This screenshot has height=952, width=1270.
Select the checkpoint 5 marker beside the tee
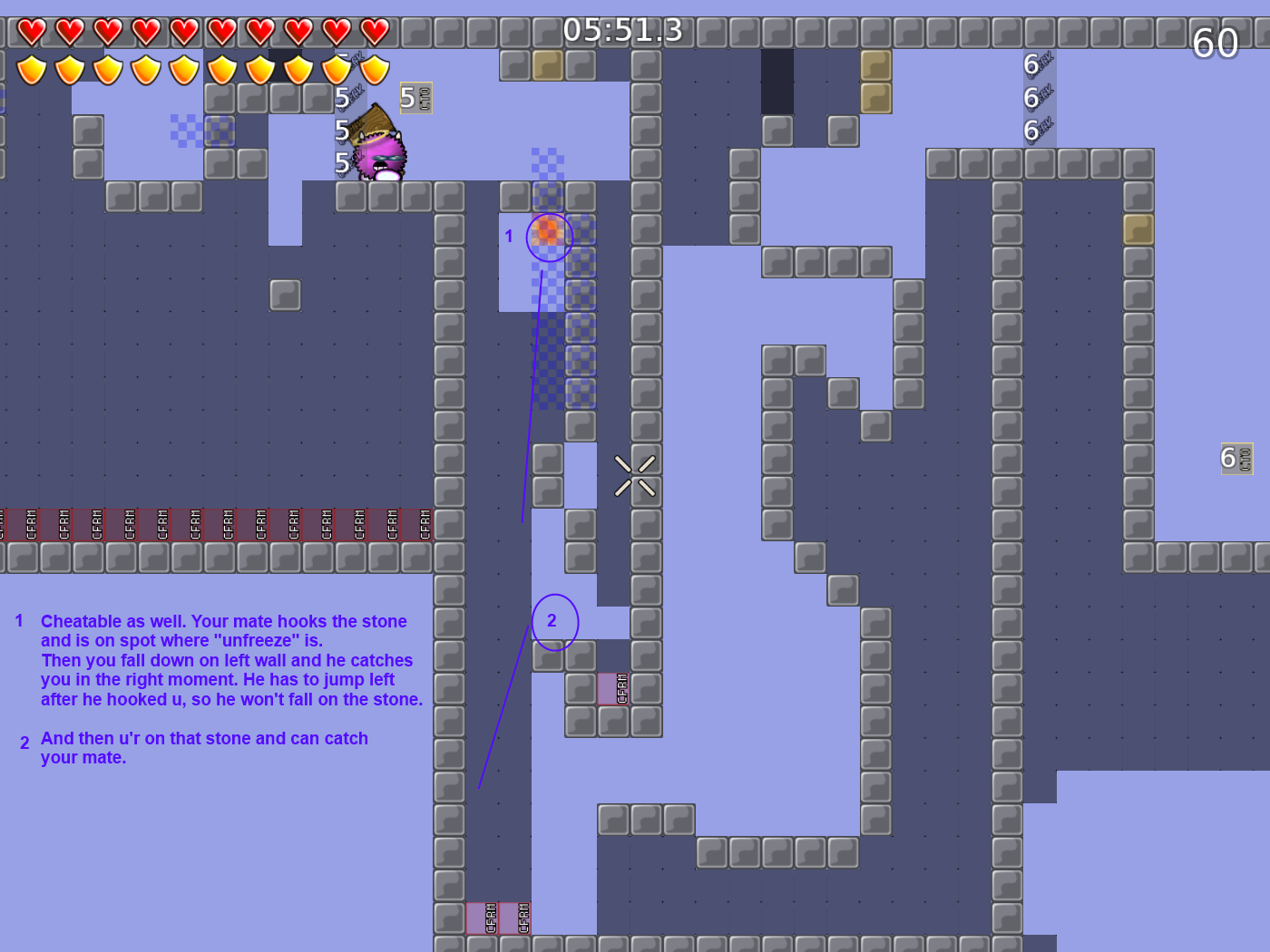[341, 130]
